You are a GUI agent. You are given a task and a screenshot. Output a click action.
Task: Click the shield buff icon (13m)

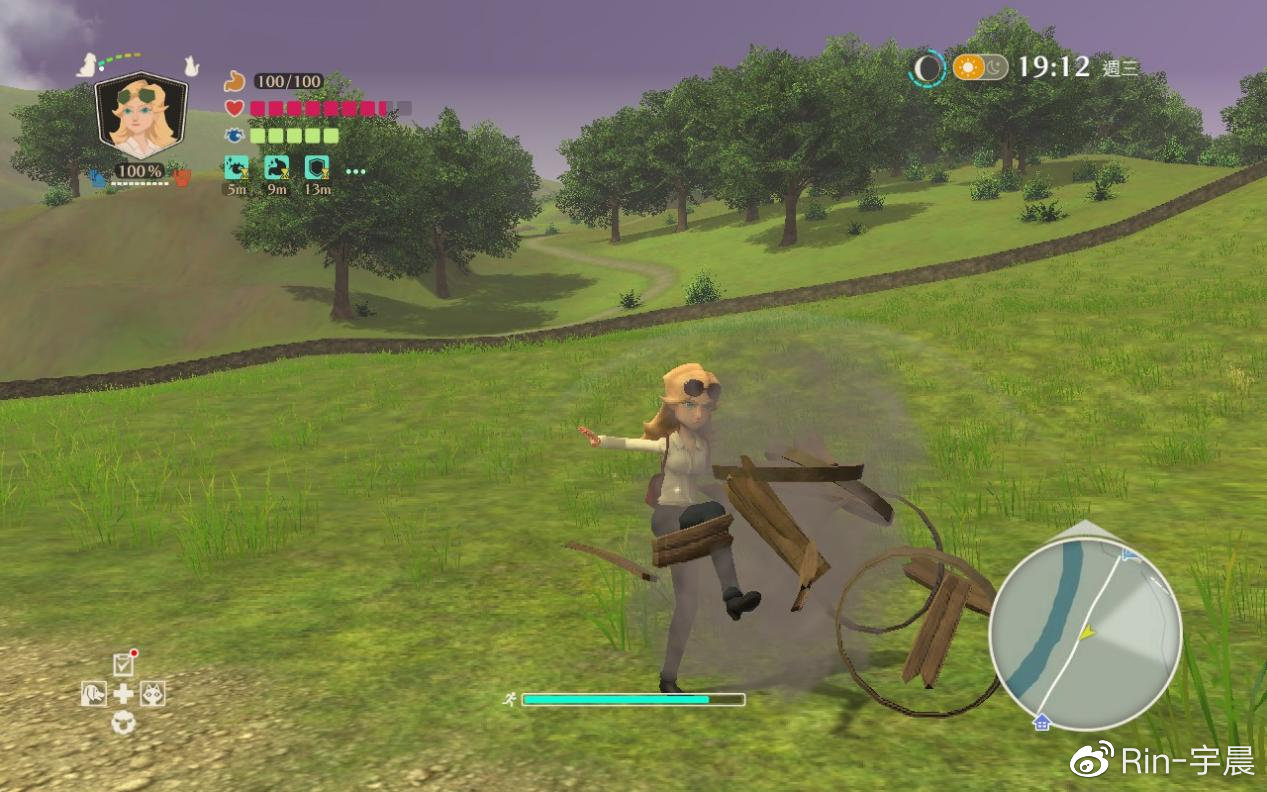click(317, 167)
